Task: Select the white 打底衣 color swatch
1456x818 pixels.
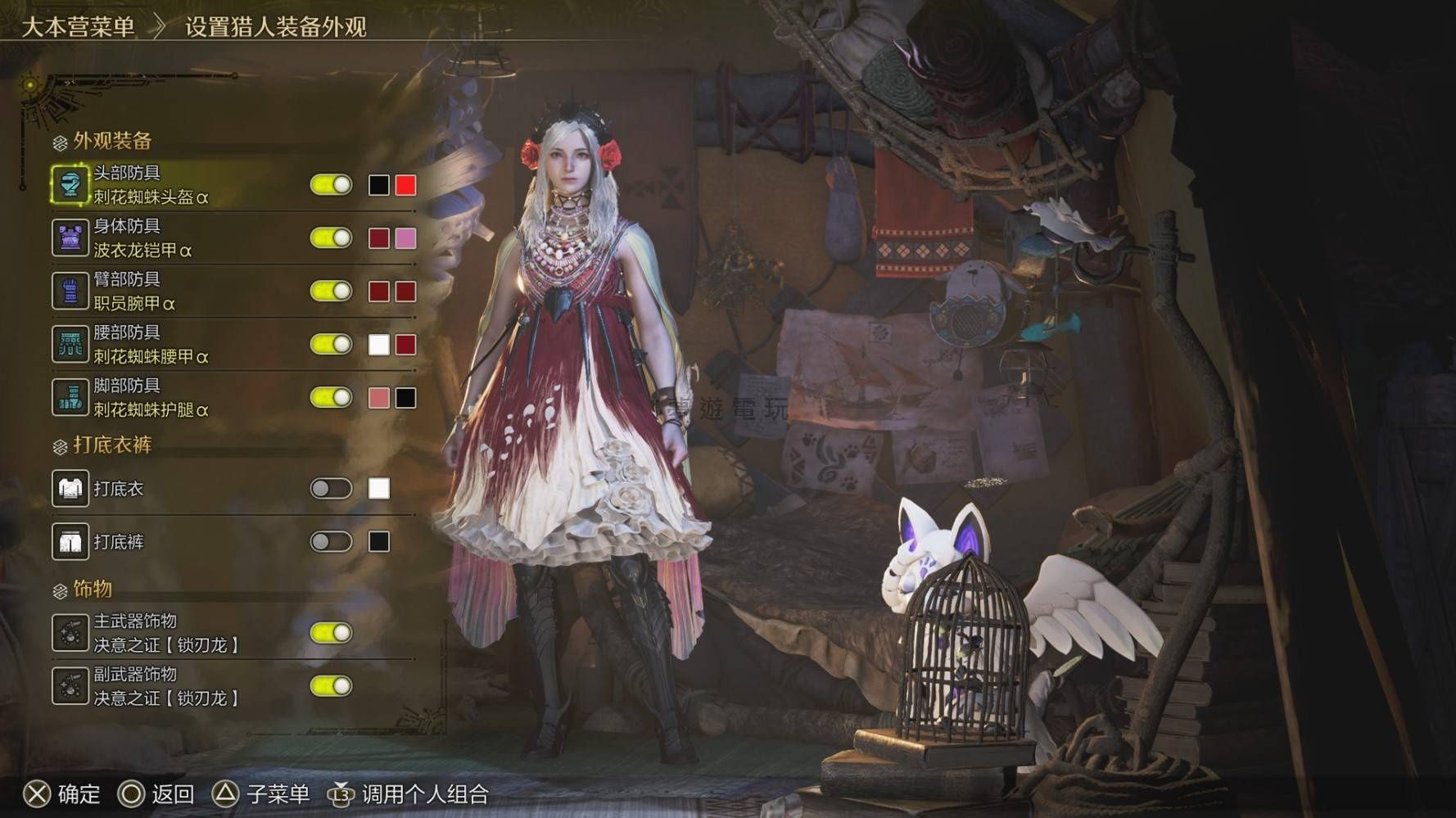Action: tap(378, 489)
